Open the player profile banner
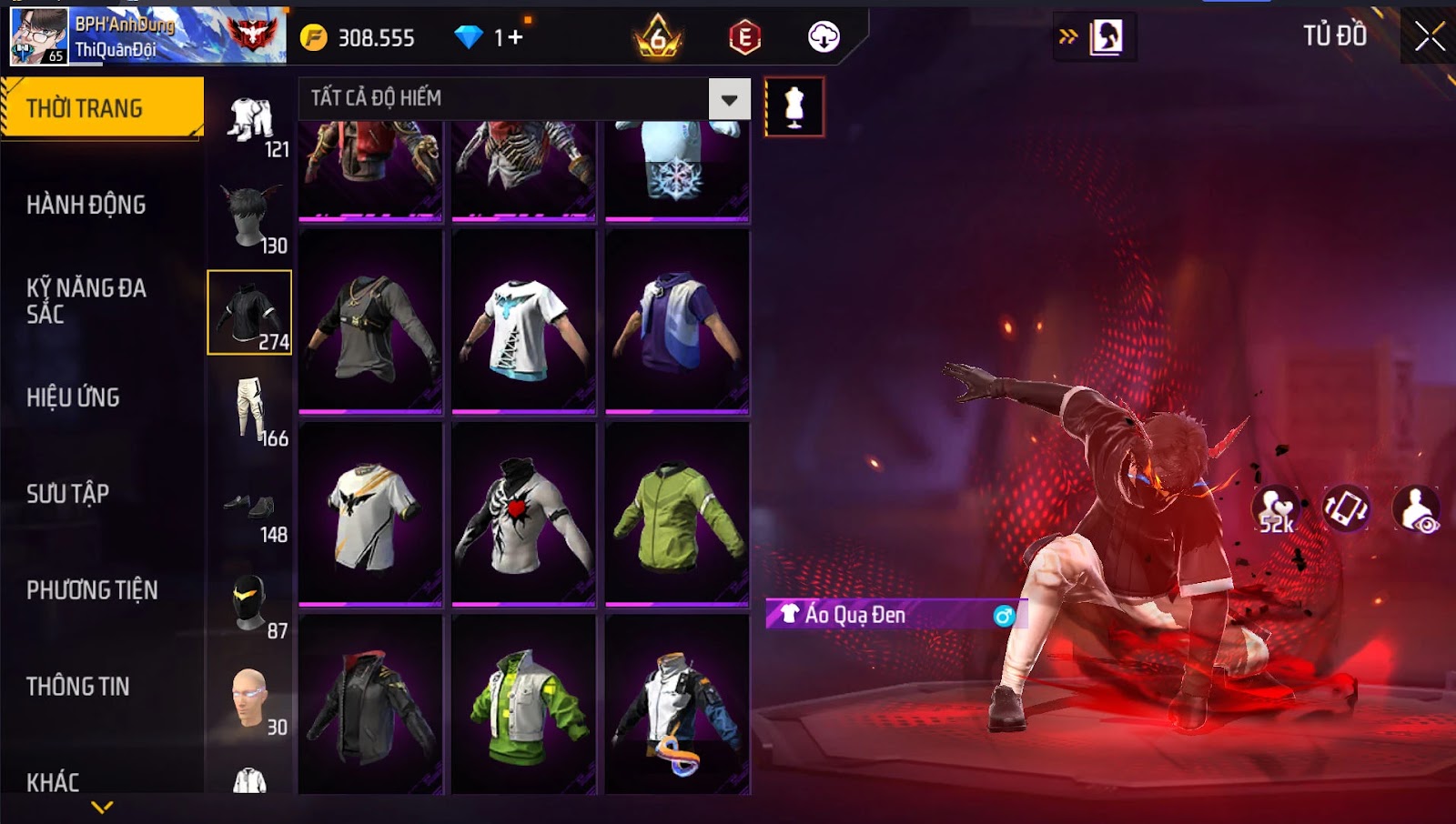This screenshot has width=1456, height=824. (147, 36)
